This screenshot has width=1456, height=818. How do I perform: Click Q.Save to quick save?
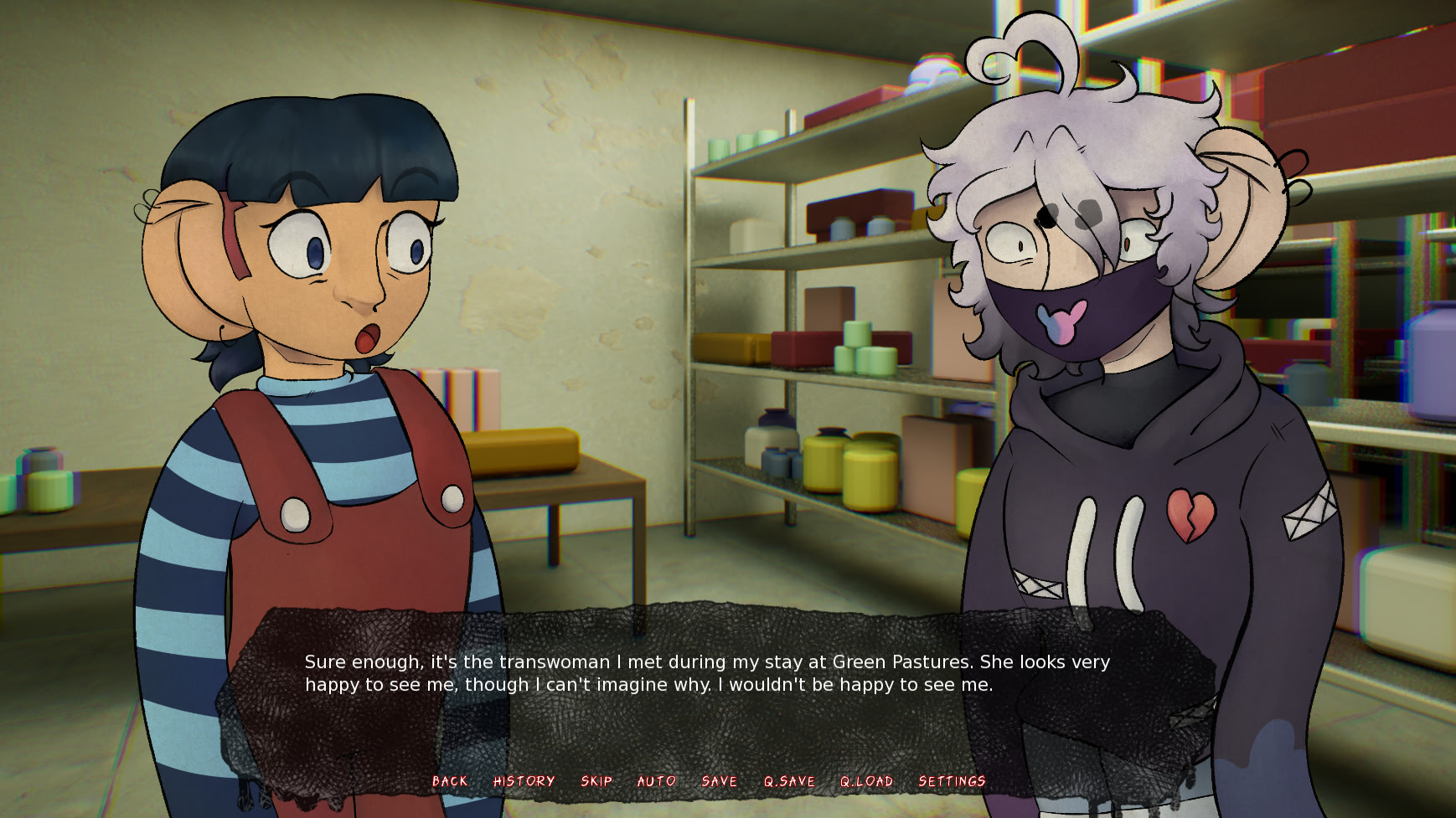click(x=789, y=781)
